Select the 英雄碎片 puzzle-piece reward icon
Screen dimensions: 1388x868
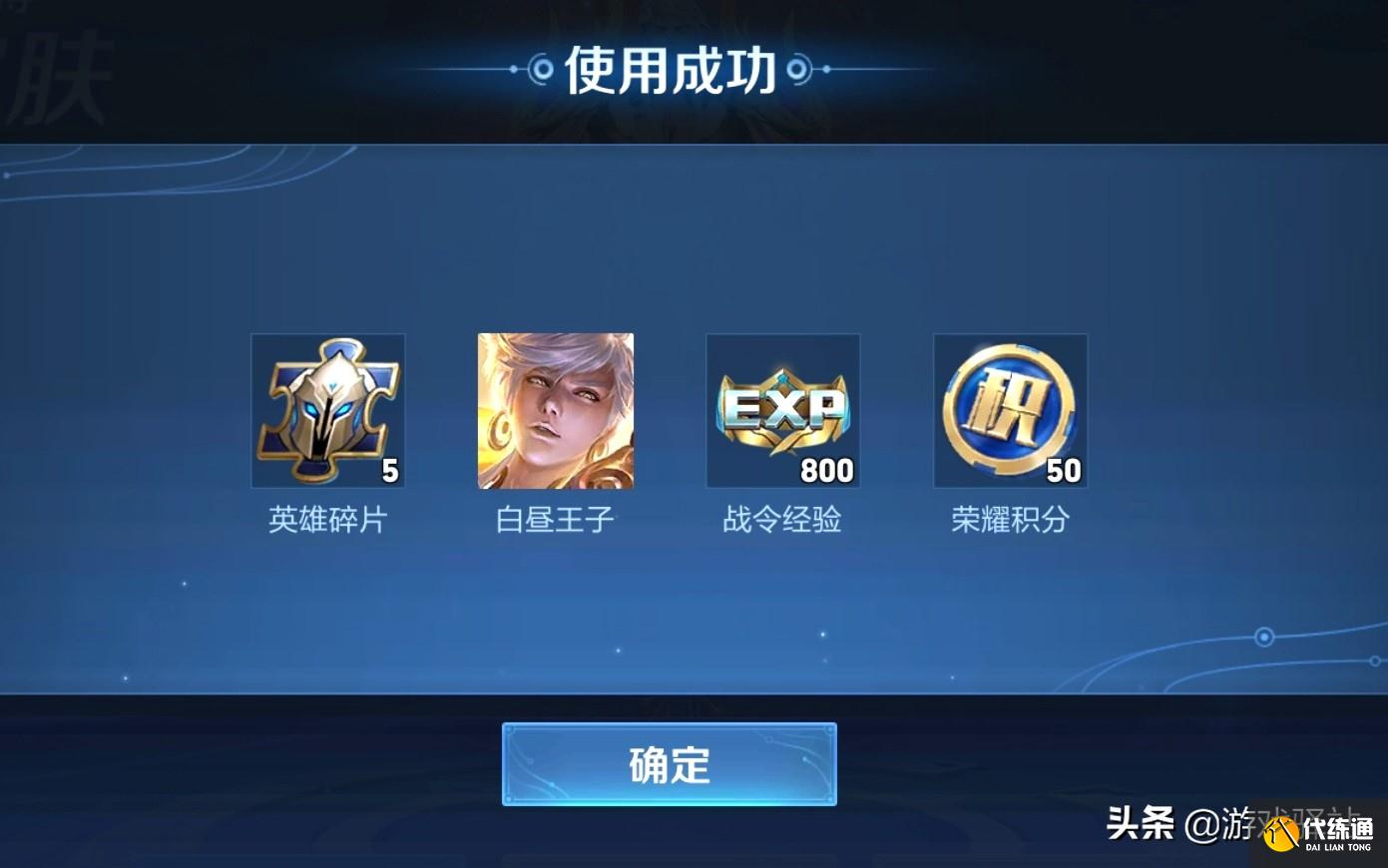point(327,410)
